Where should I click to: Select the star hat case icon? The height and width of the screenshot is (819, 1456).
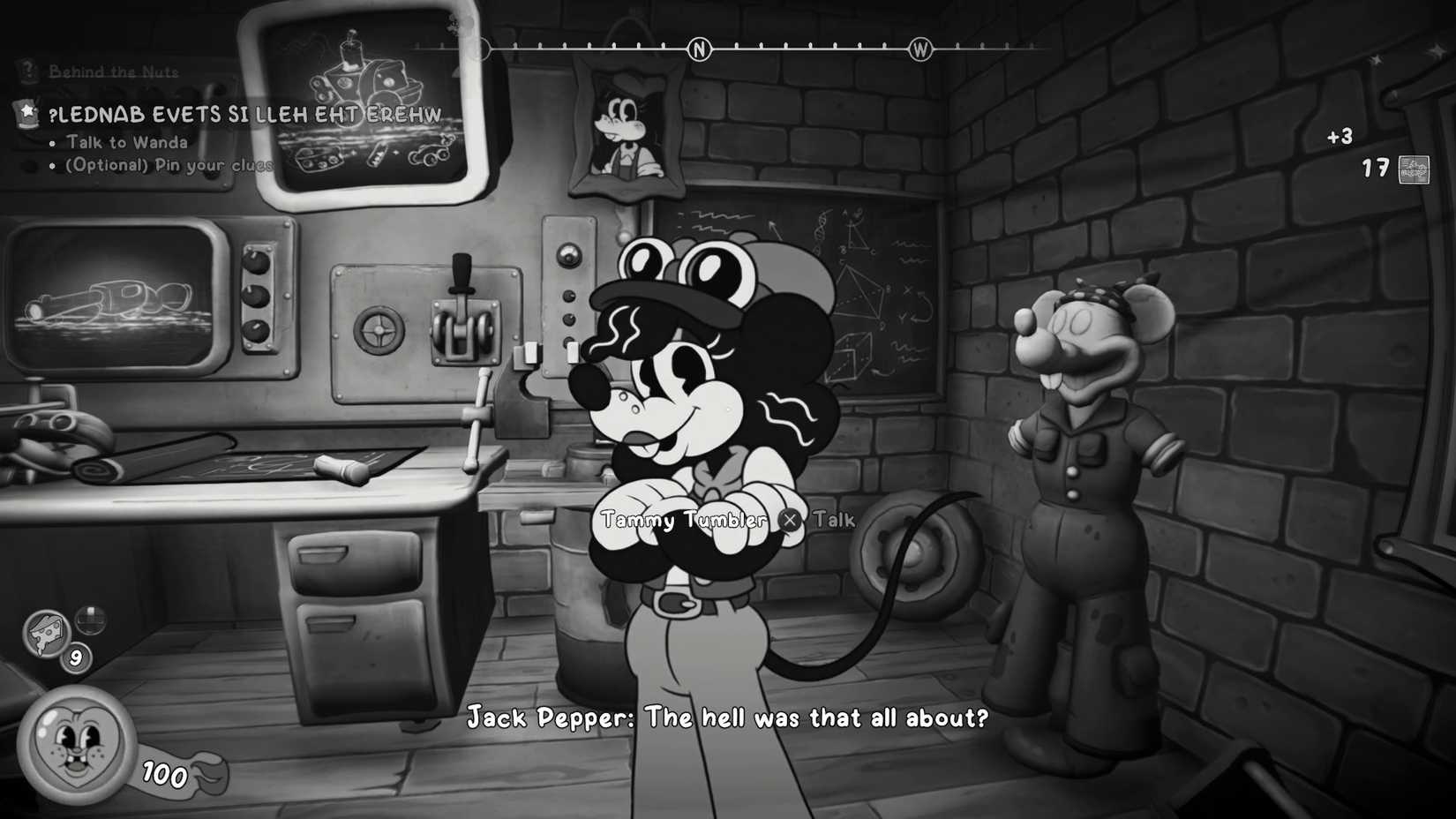point(27,114)
